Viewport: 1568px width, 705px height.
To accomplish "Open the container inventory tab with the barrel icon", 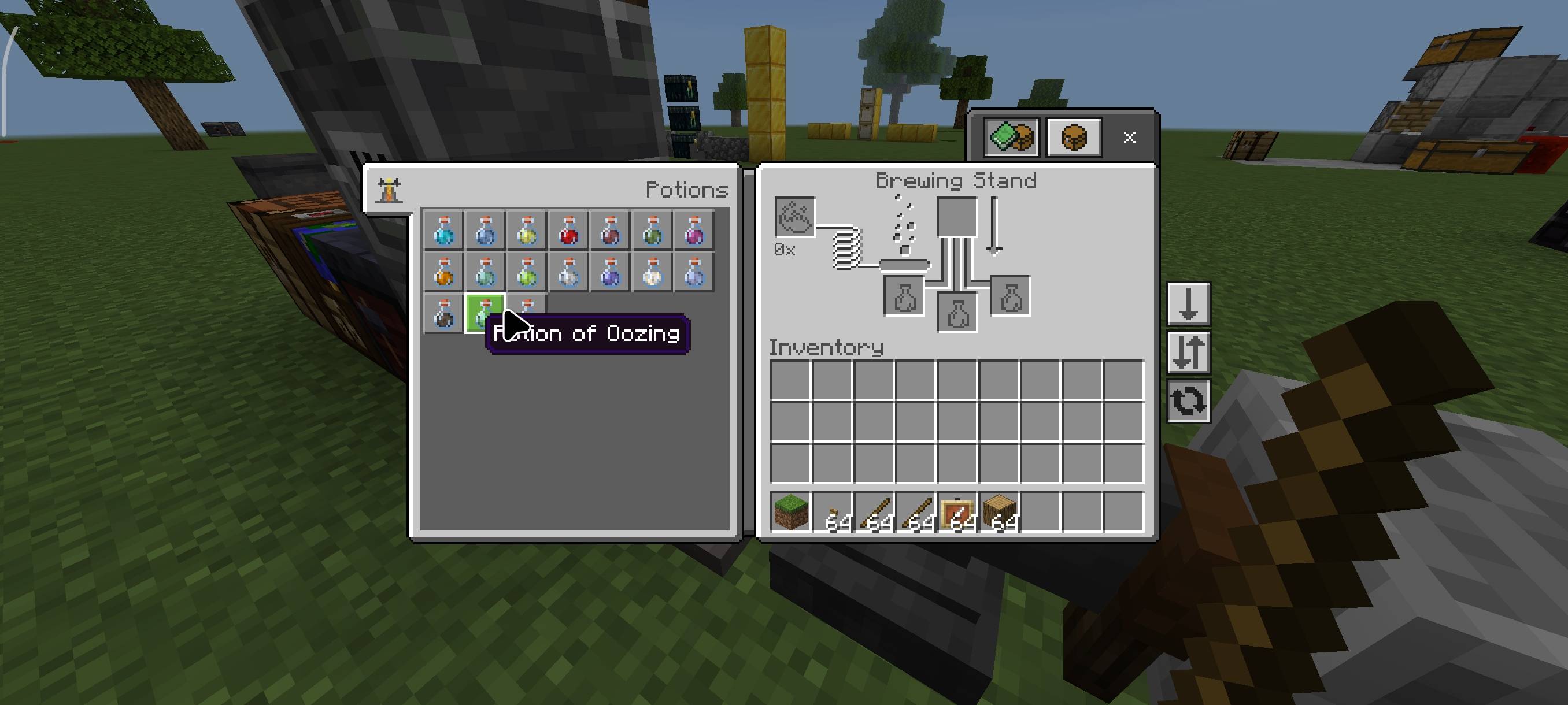I will tap(1073, 138).
